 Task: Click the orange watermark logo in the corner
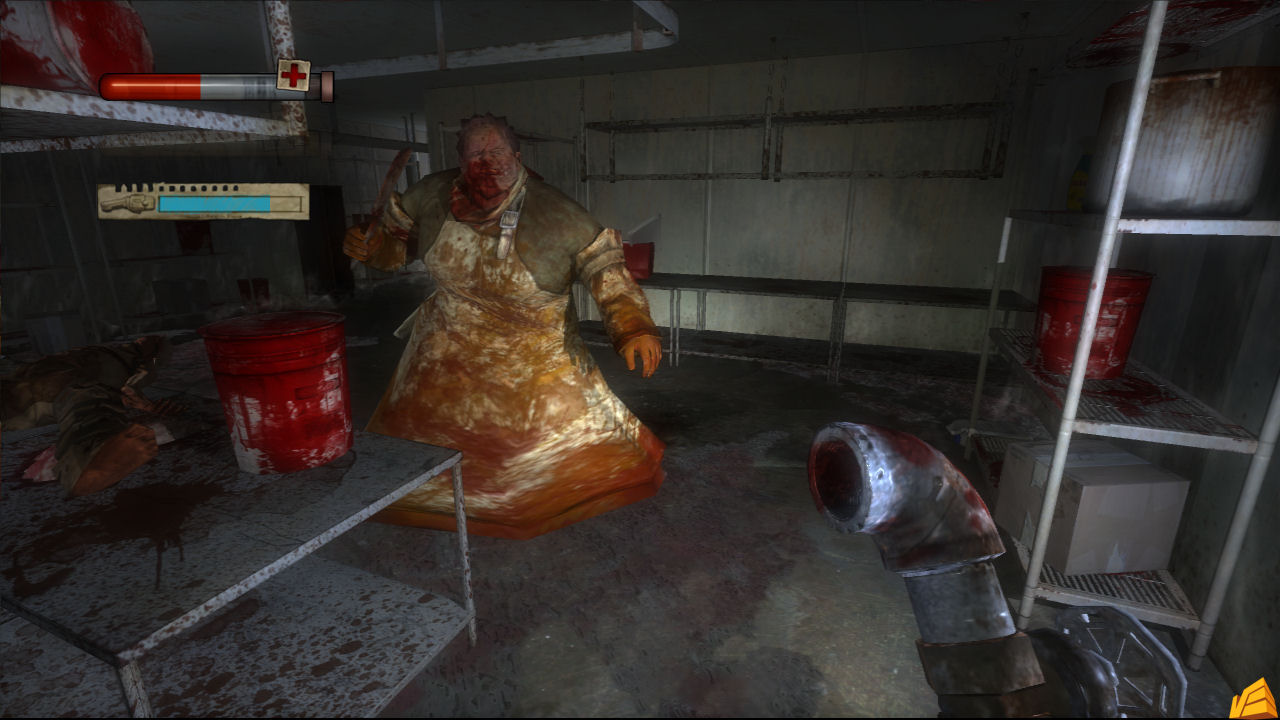pyautogui.click(x=1257, y=699)
